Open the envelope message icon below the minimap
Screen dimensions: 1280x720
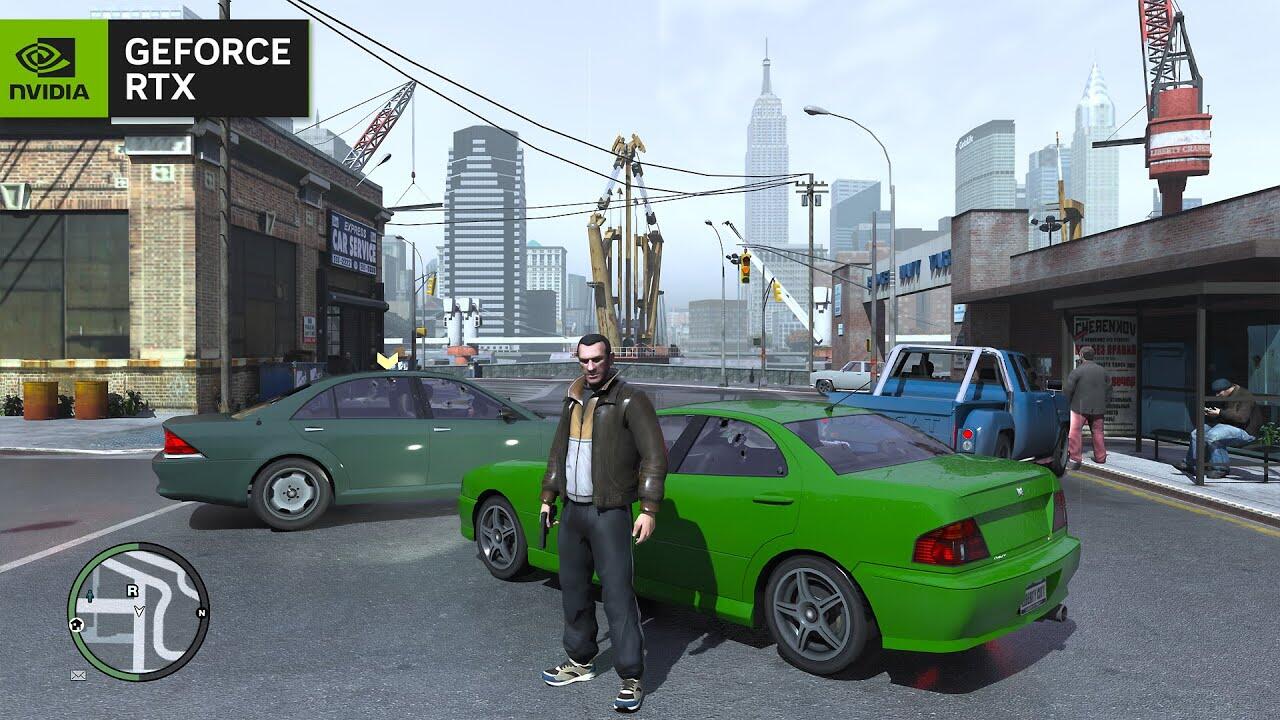point(78,675)
